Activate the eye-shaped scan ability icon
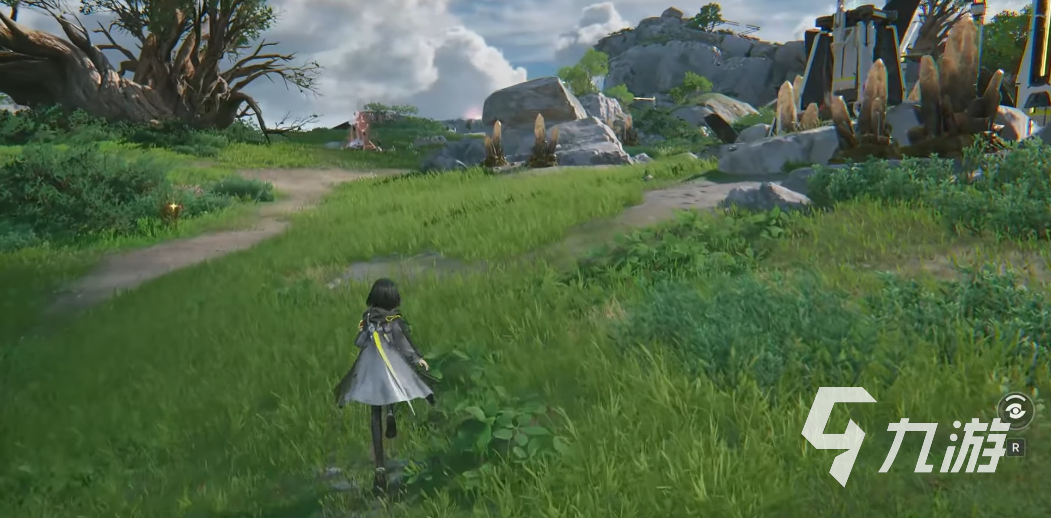This screenshot has height=518, width=1051. (x=1014, y=411)
